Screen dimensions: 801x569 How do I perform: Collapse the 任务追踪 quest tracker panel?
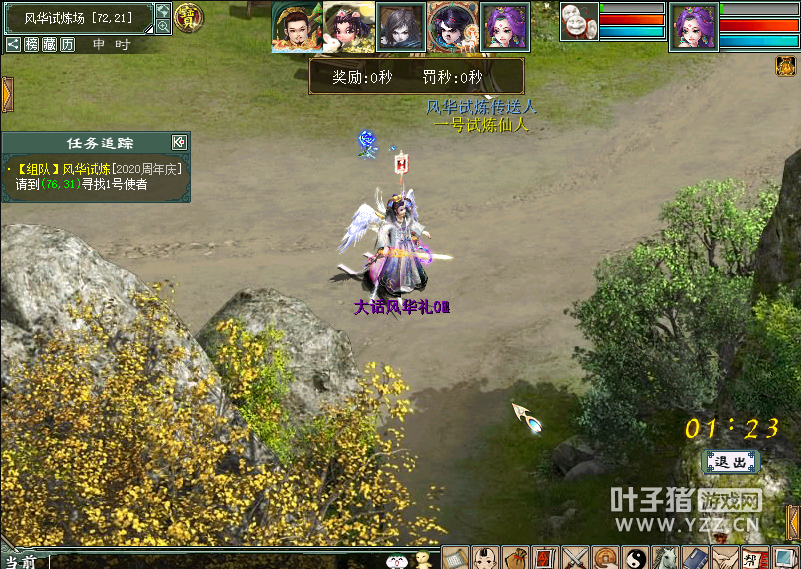179,142
